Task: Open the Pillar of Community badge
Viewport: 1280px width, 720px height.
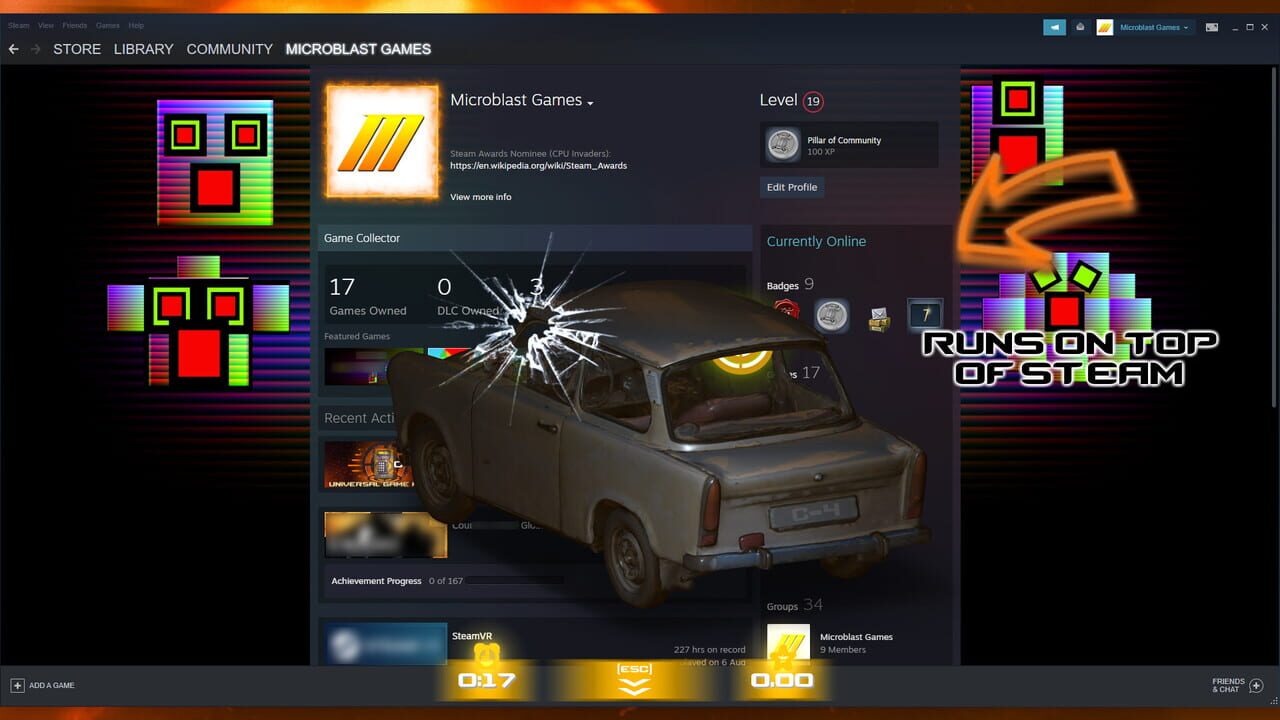Action: [849, 145]
